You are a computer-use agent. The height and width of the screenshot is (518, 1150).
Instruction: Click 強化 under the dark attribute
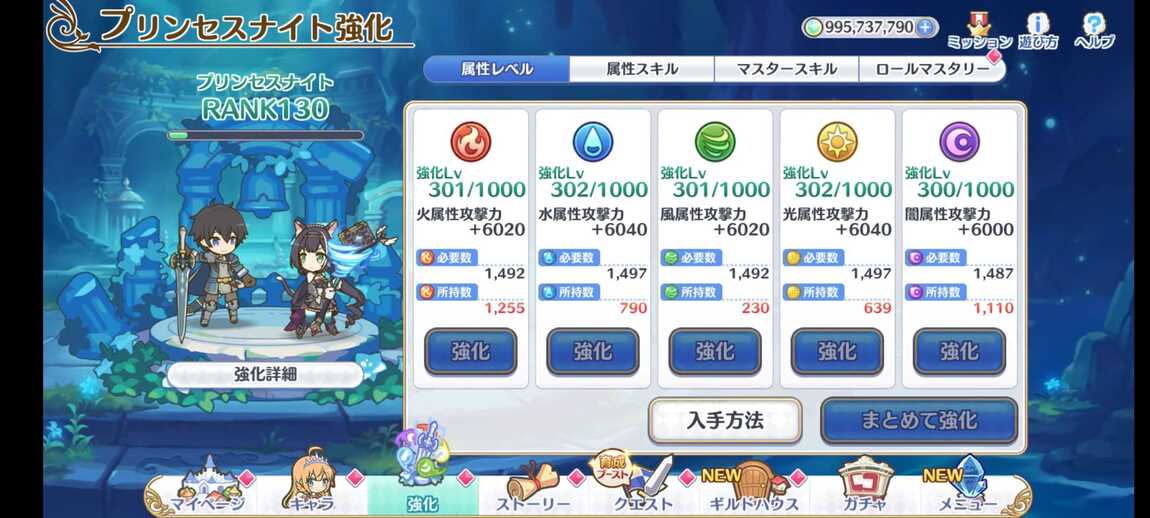click(x=959, y=351)
